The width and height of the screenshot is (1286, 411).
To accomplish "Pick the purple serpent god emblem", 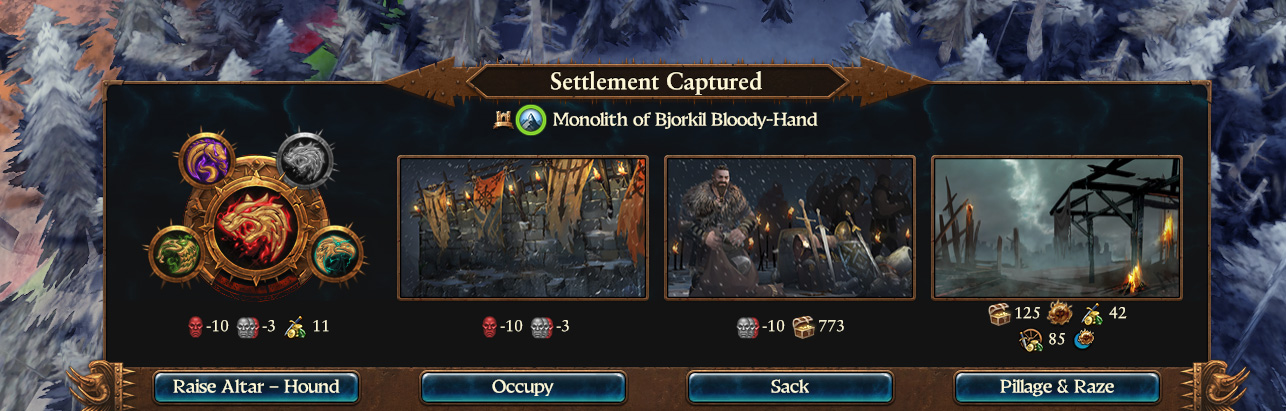I will click(x=207, y=160).
